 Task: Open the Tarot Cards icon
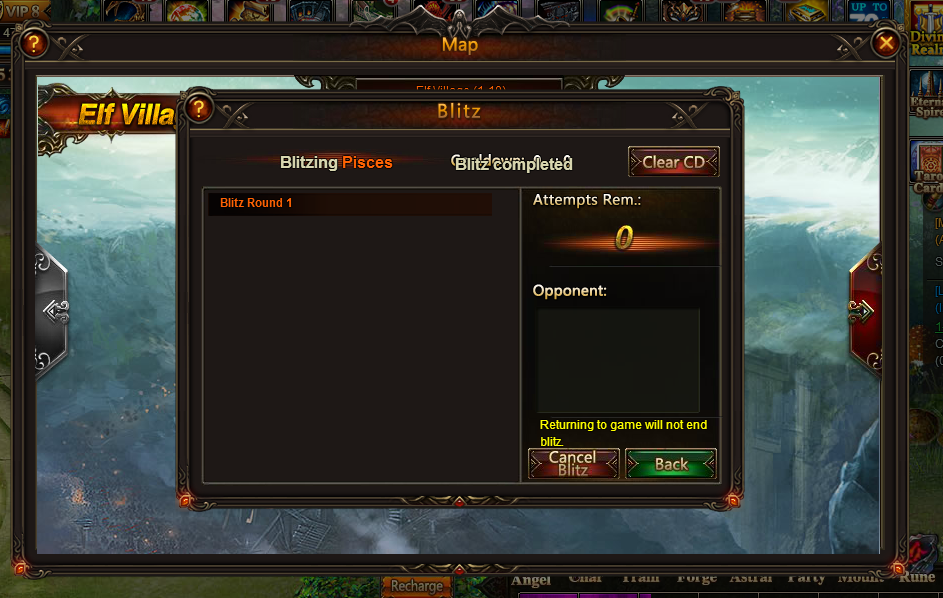[927, 165]
